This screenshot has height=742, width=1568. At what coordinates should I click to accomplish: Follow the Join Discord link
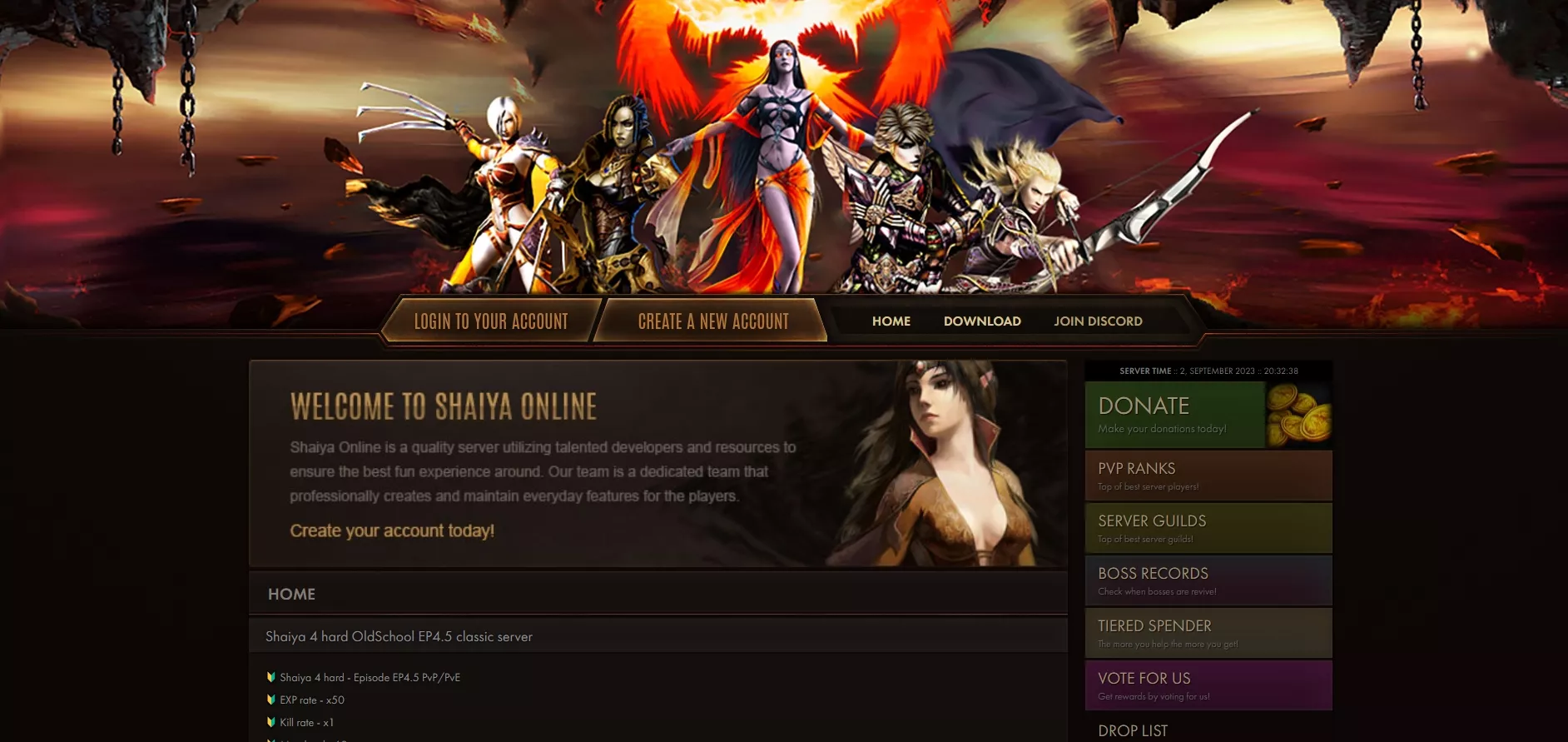1098,321
